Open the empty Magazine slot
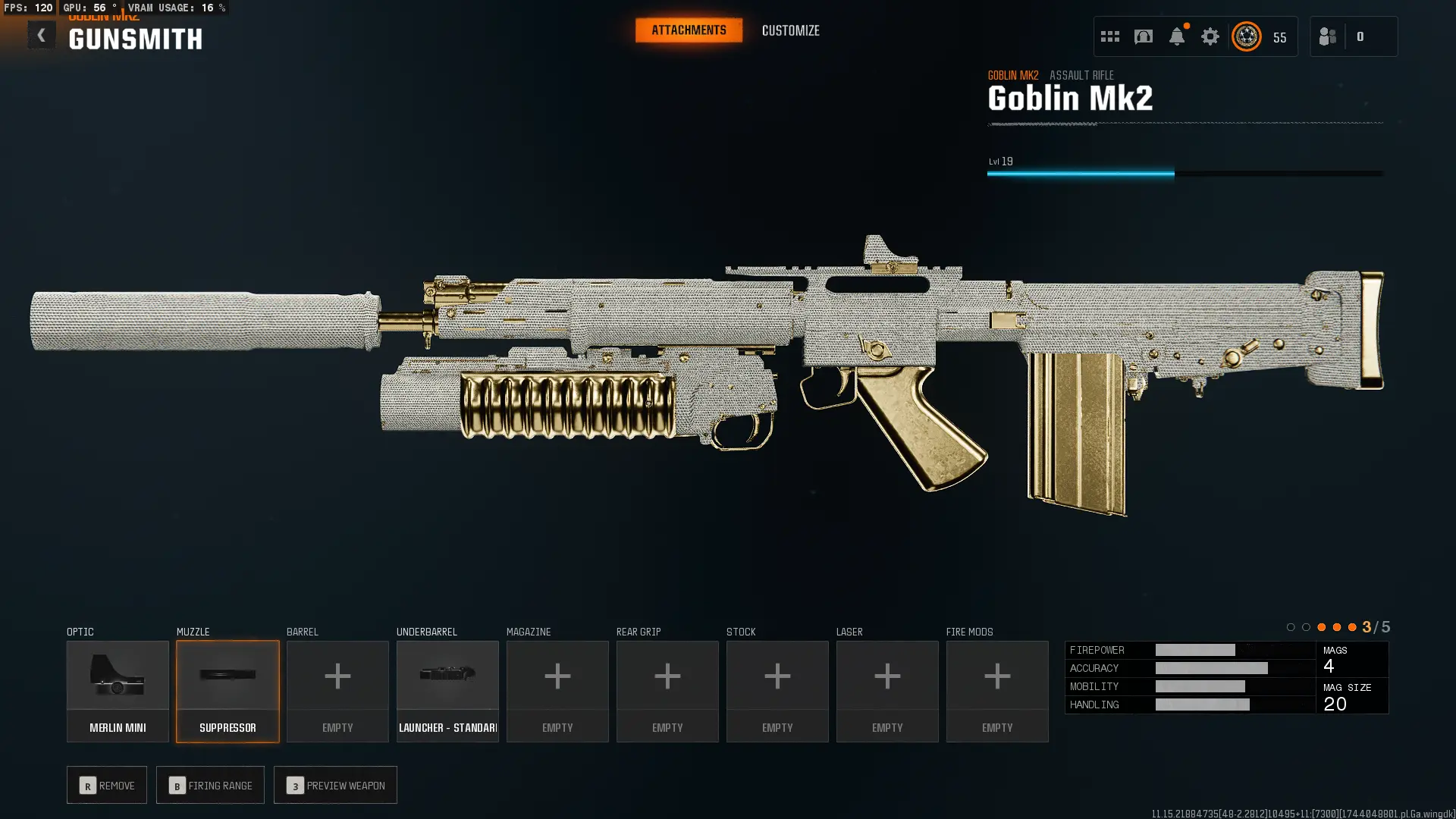Screen dimensions: 1456x819 coord(557,691)
